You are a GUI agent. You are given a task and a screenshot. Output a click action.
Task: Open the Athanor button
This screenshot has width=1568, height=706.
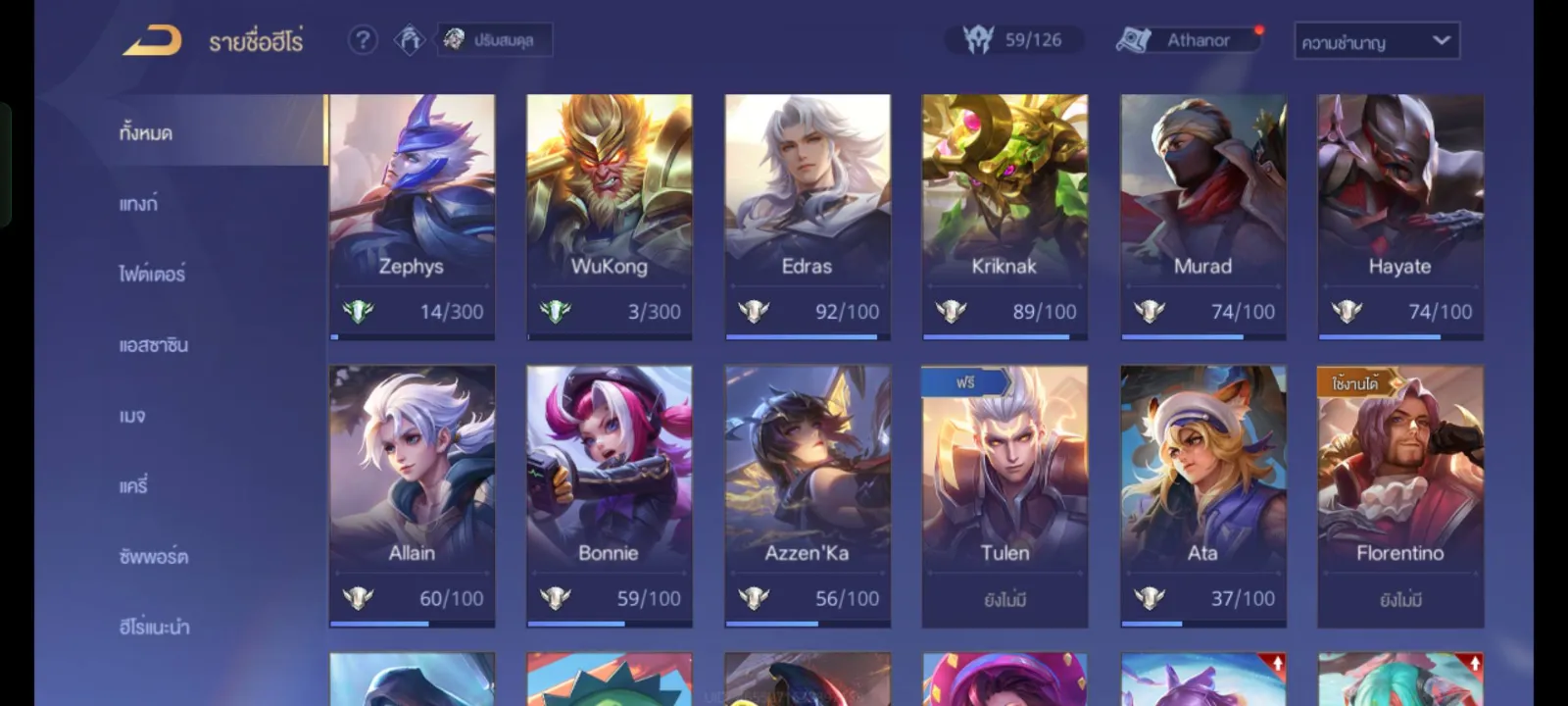point(1188,40)
